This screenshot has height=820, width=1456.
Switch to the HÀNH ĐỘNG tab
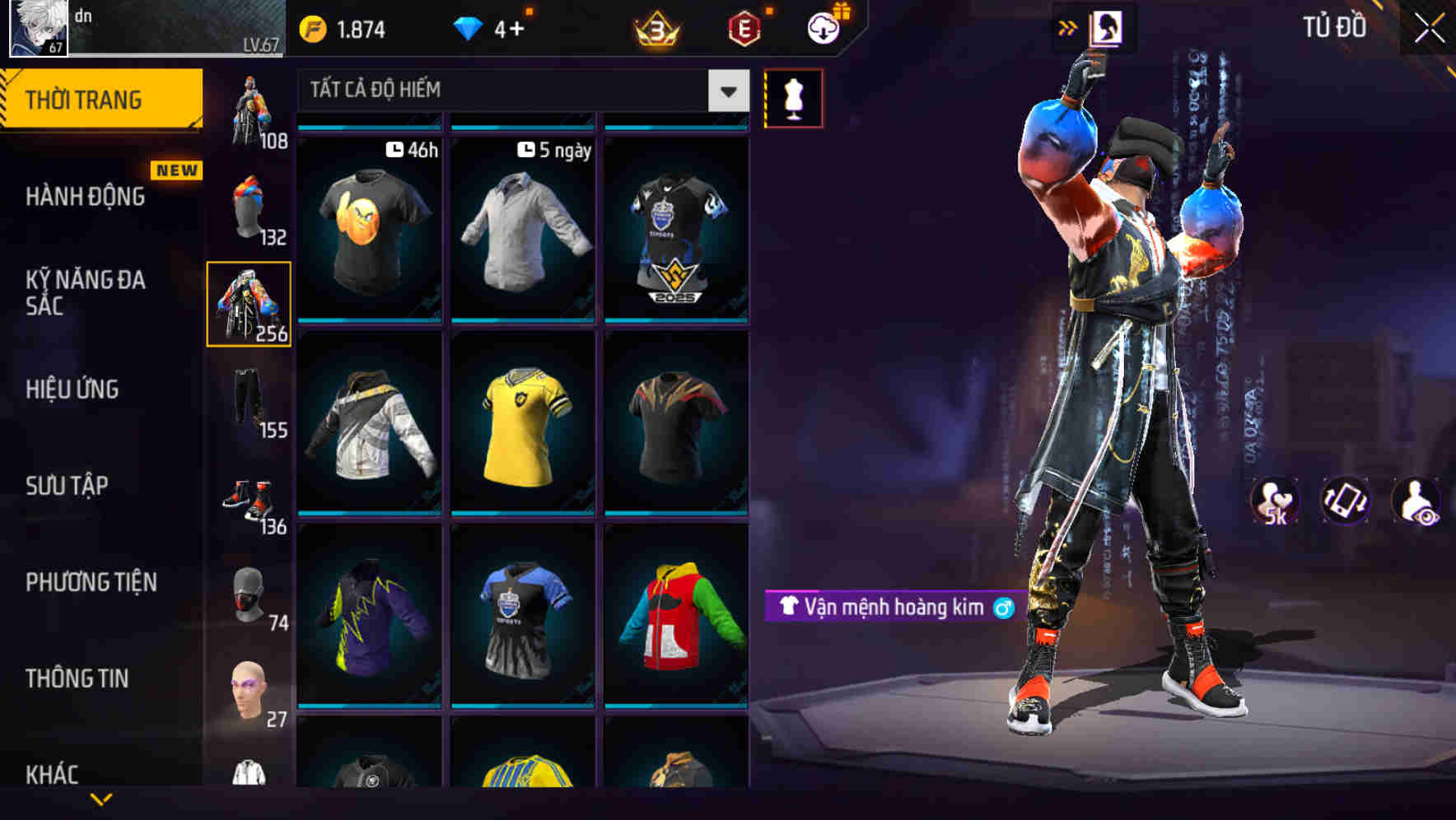[x=85, y=197]
